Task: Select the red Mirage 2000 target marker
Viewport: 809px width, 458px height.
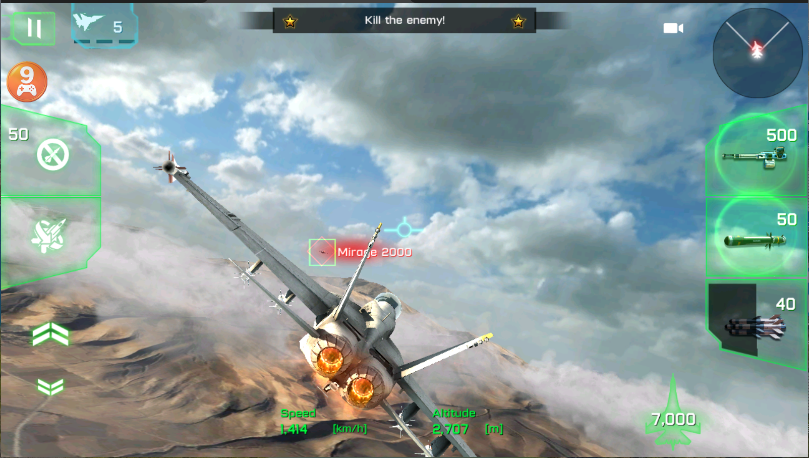Action: 322,252
